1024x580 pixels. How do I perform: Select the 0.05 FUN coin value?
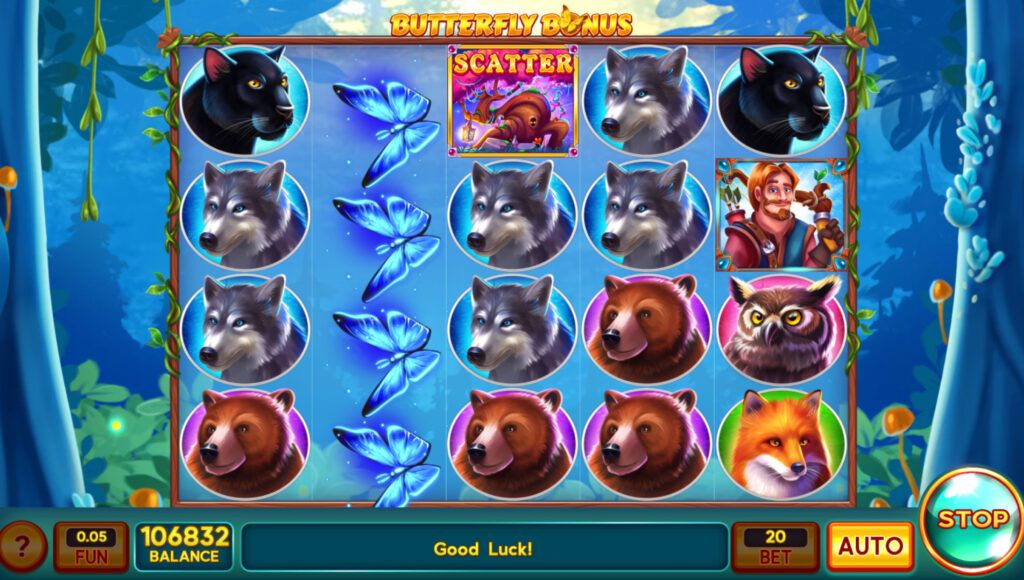tap(91, 547)
